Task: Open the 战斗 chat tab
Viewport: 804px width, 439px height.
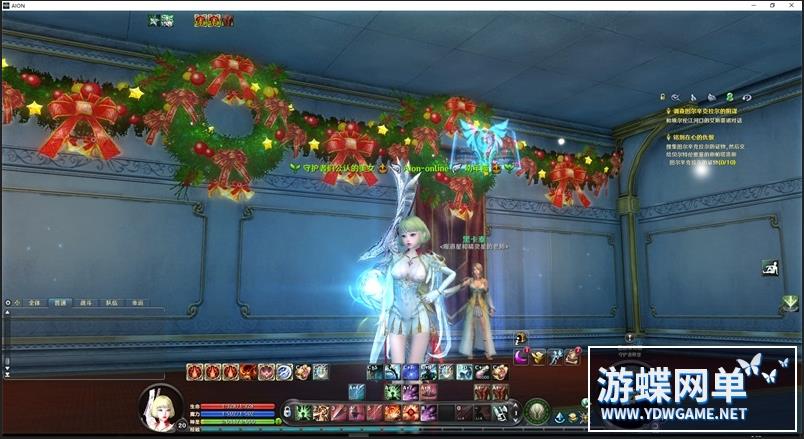Action: pyautogui.click(x=86, y=301)
